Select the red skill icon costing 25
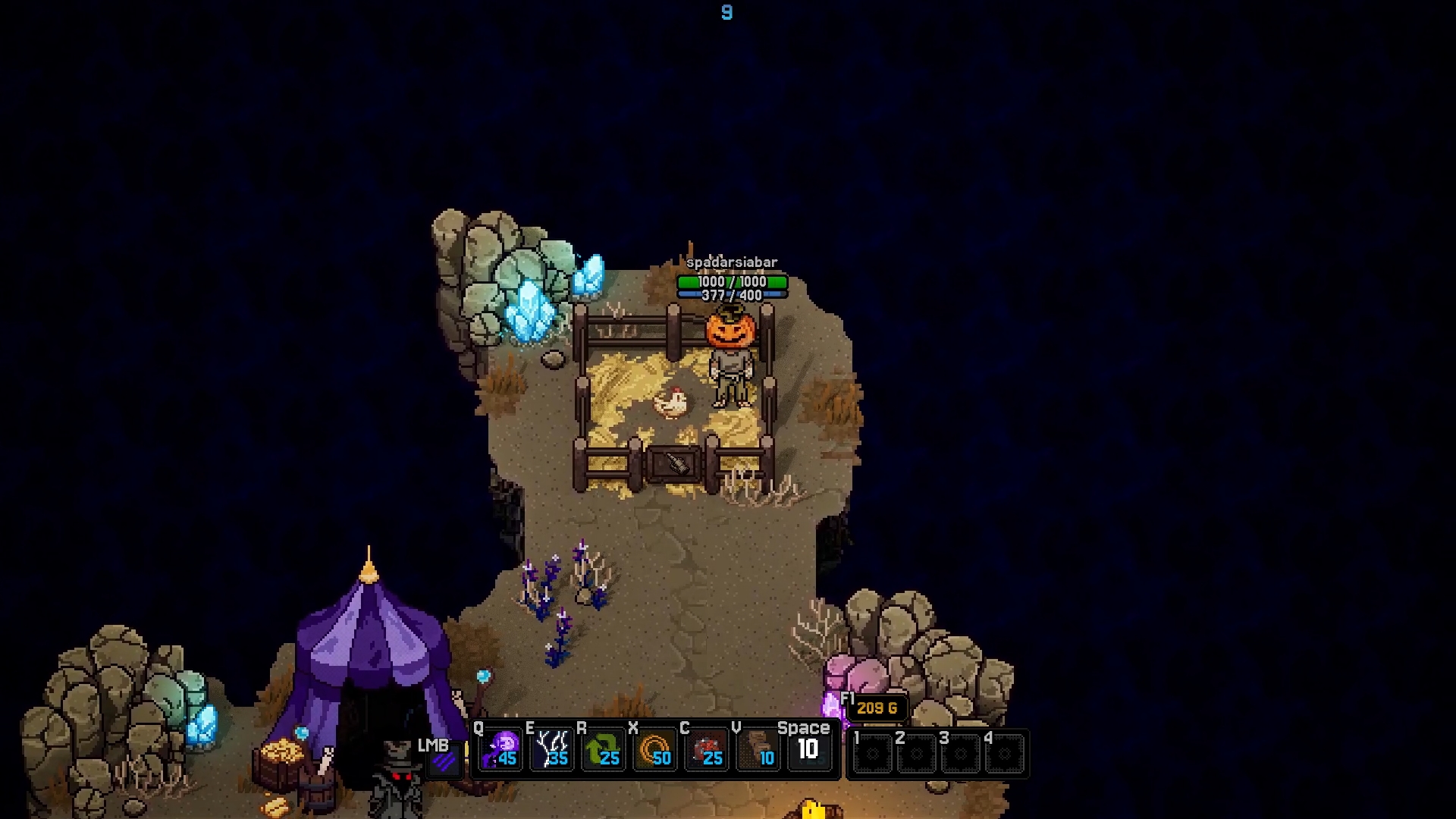This screenshot has height=819, width=1456. (708, 749)
